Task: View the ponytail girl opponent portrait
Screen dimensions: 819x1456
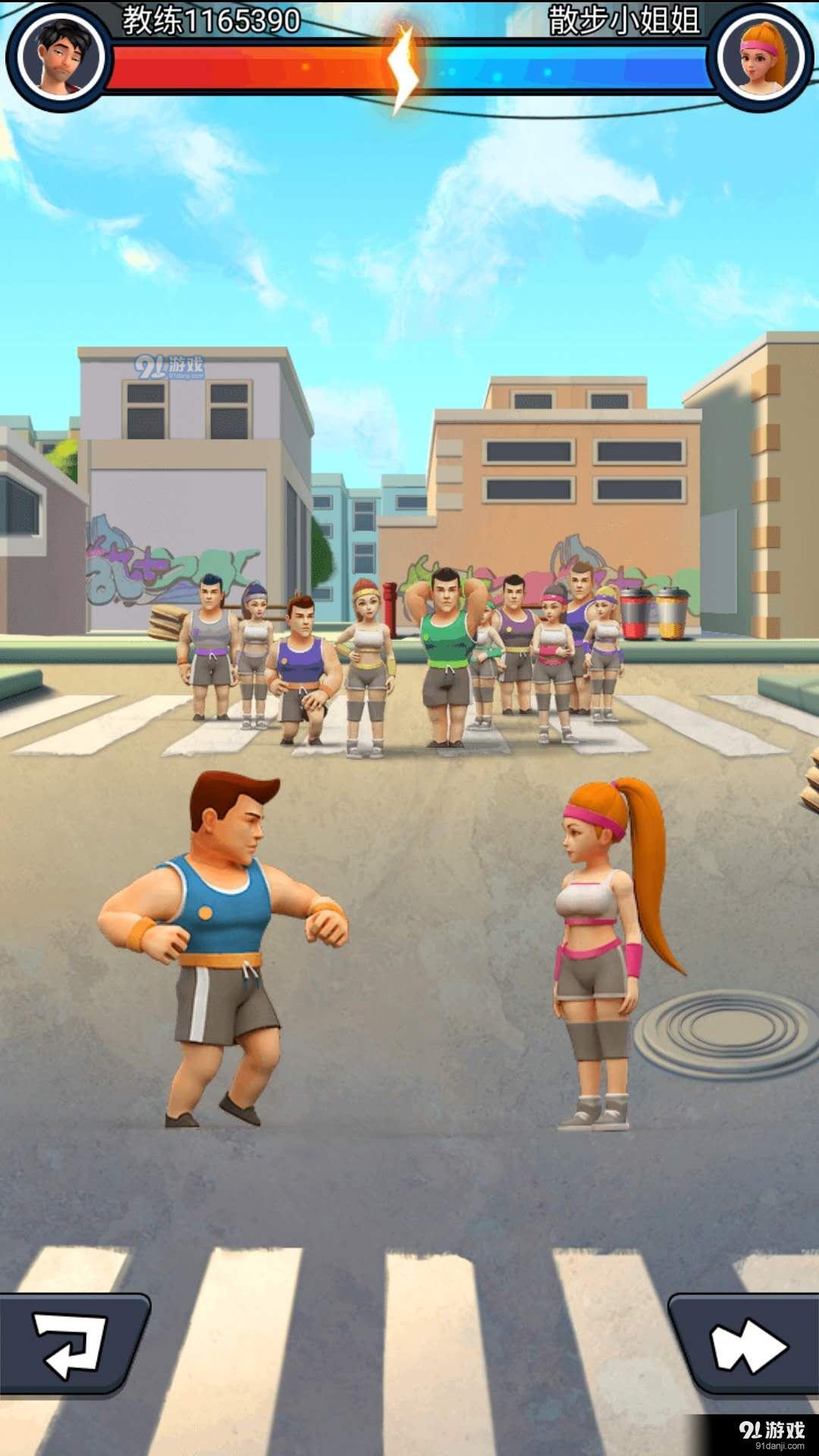Action: 761,57
